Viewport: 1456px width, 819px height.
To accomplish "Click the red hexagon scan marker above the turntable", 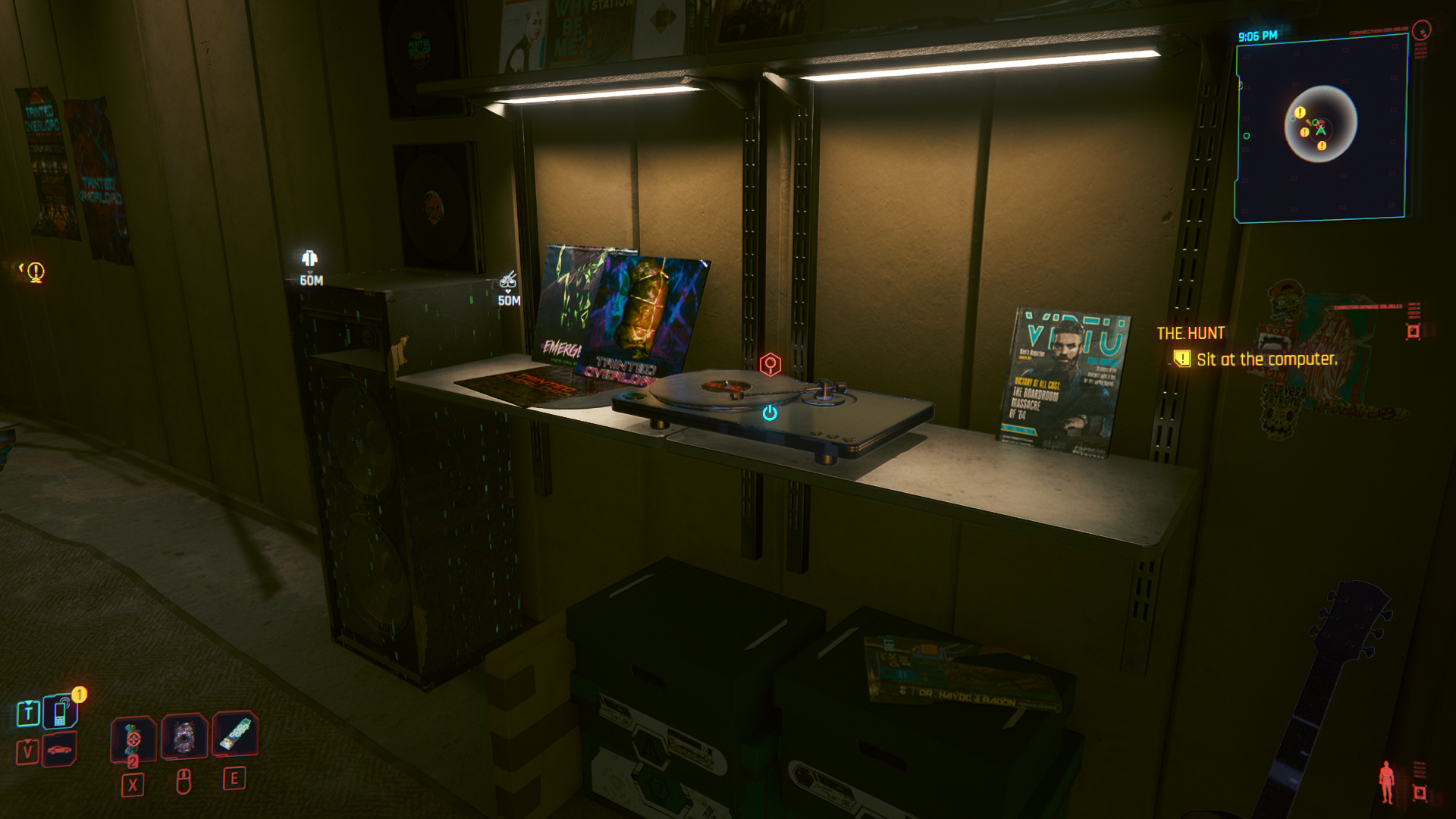I will pyautogui.click(x=771, y=365).
